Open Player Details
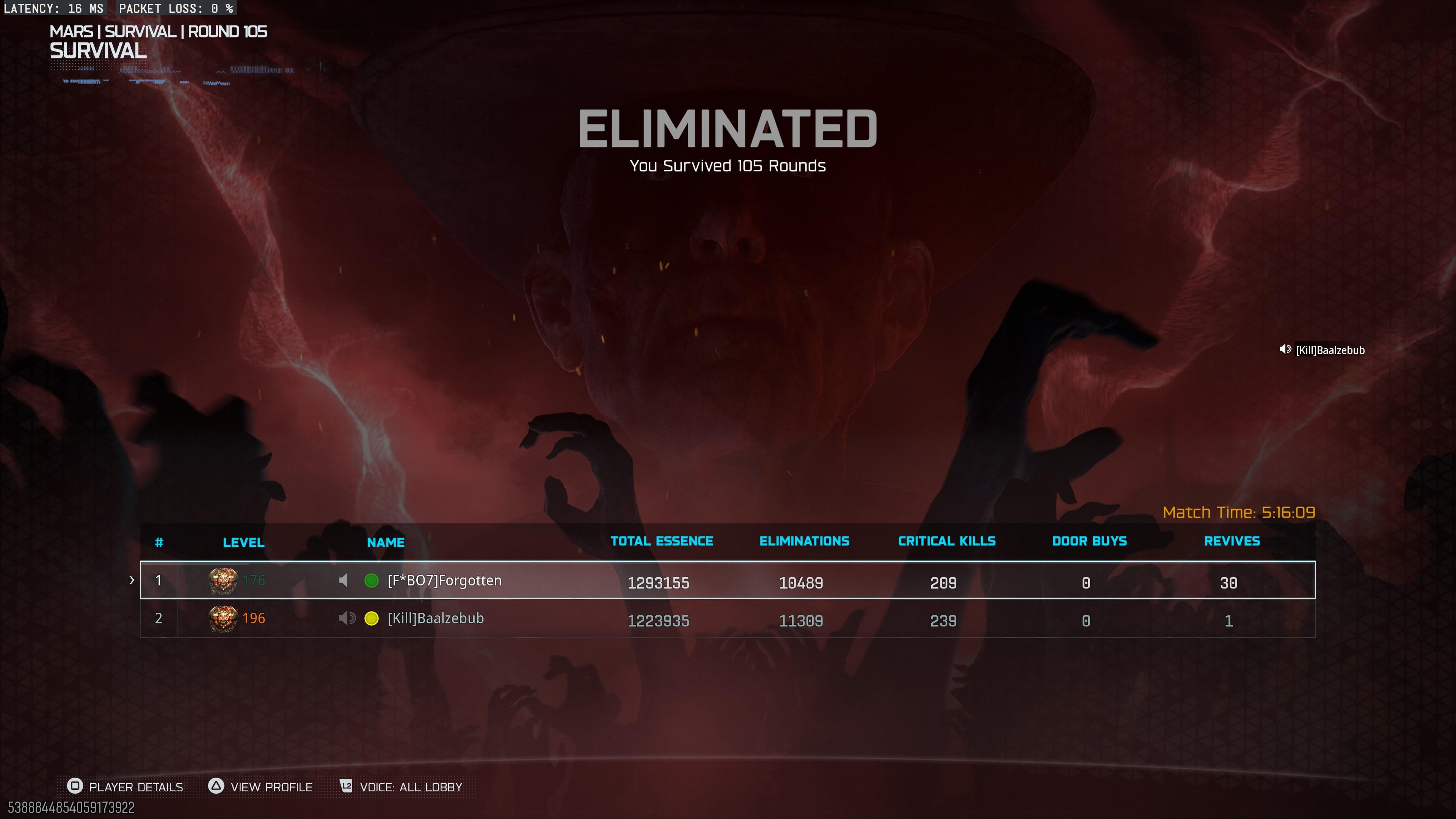 pos(126,787)
